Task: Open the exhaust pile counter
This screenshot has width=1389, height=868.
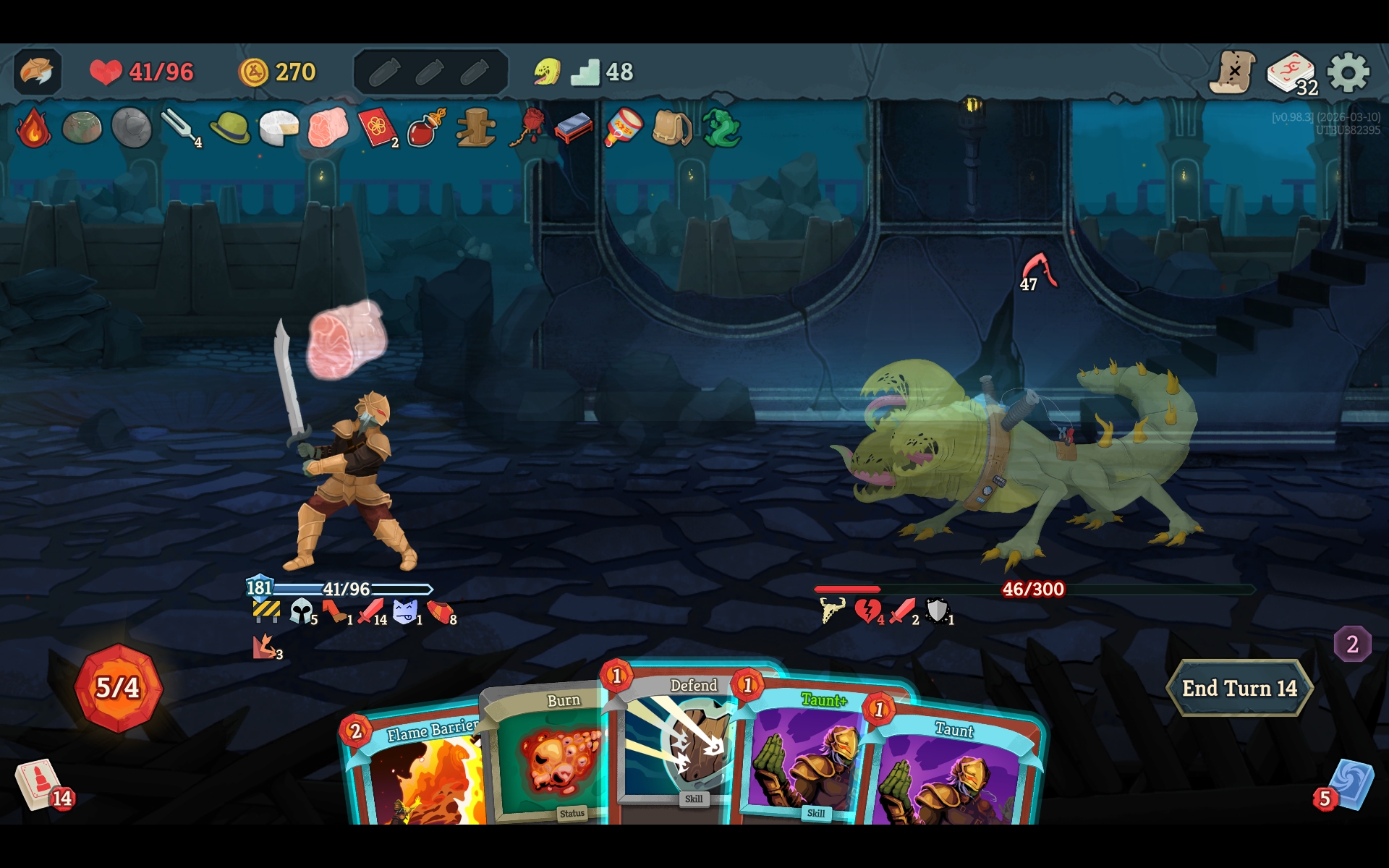Action: (1352, 644)
